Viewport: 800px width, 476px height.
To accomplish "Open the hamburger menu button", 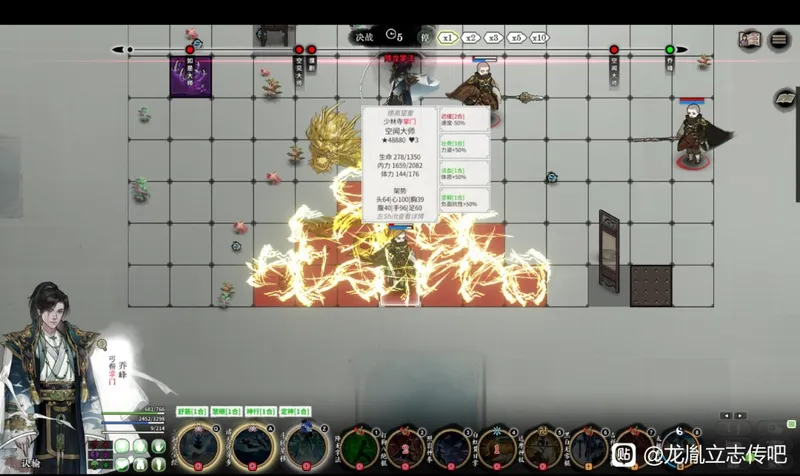I will point(780,40).
